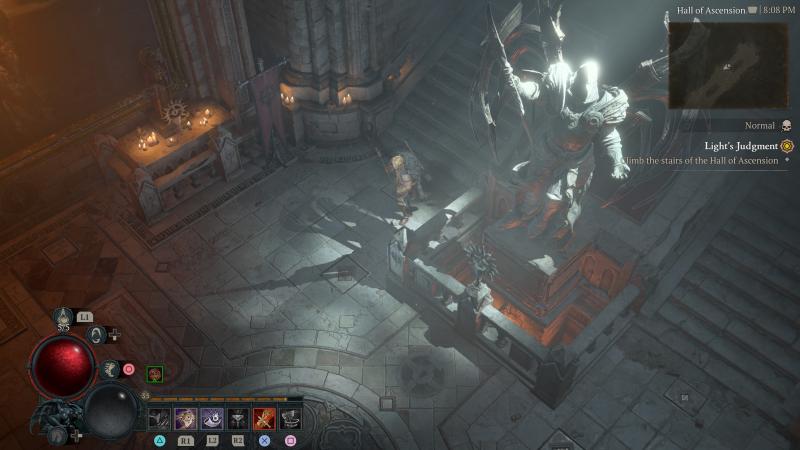The image size is (800, 450).
Task: Click the green-bordered buff icon above the hotbar
Action: pyautogui.click(x=155, y=374)
